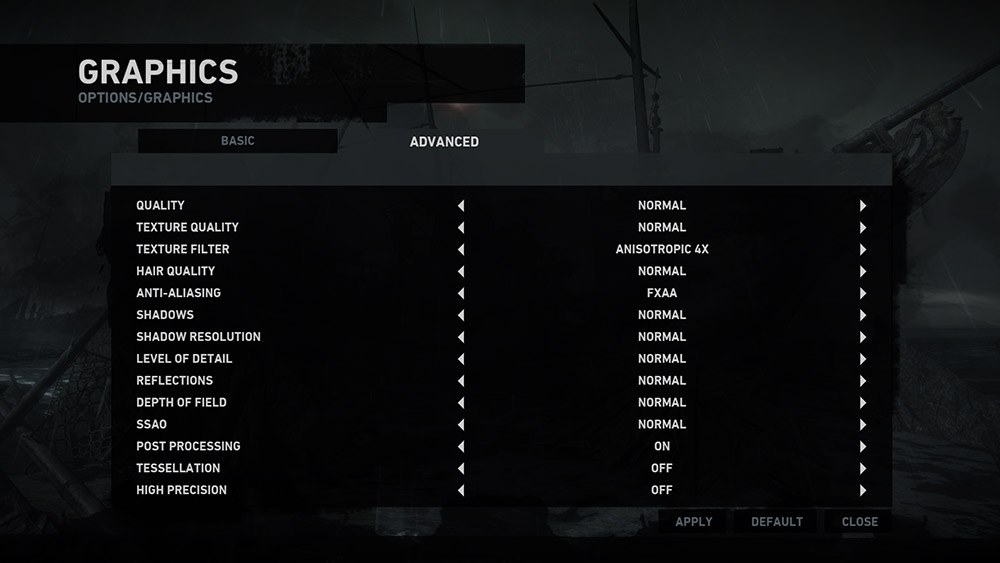Viewport: 1000px width, 563px height.
Task: Decrease Depth of Field with left arrow
Action: click(461, 403)
